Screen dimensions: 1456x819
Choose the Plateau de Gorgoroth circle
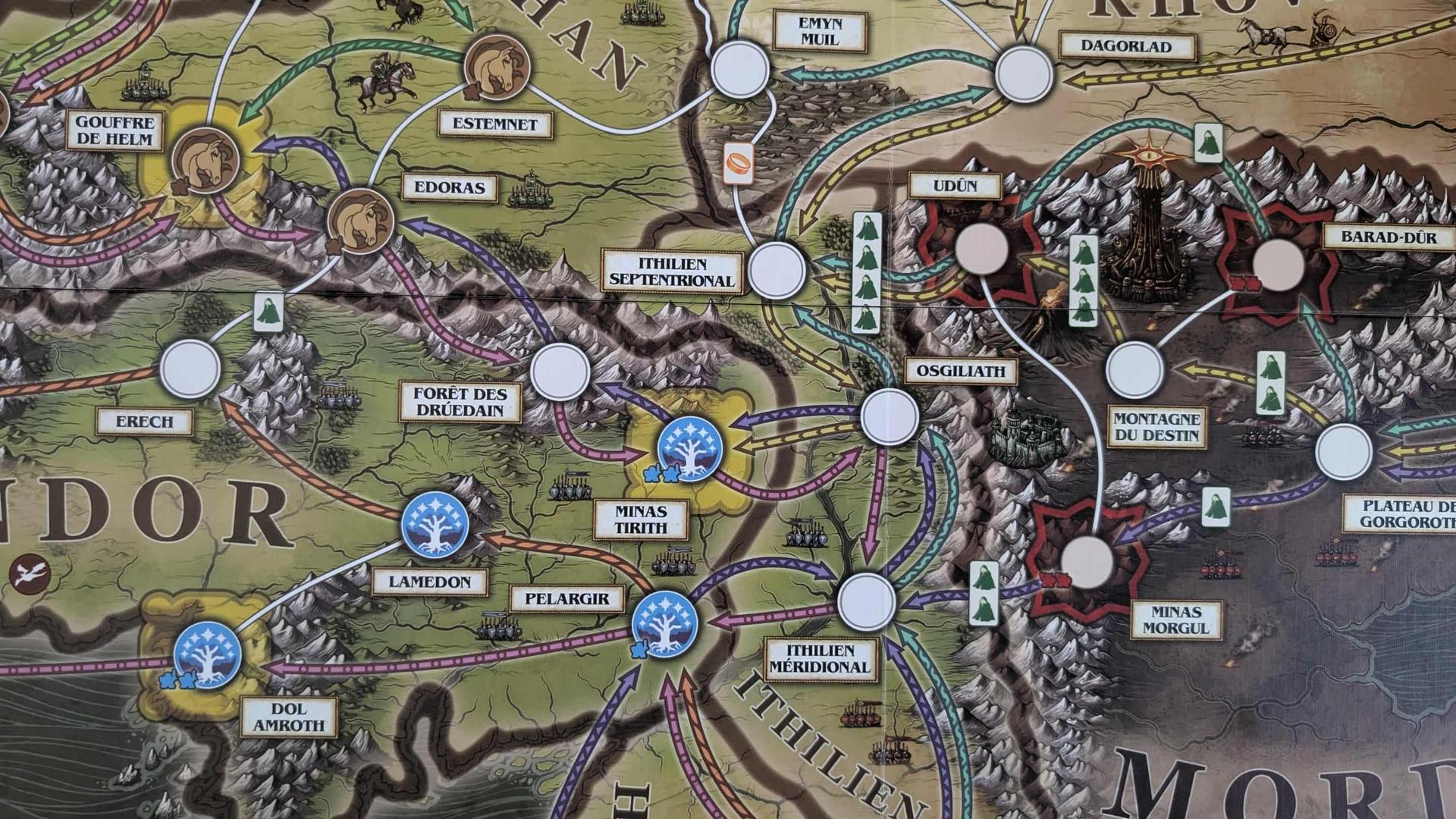coord(1344,452)
